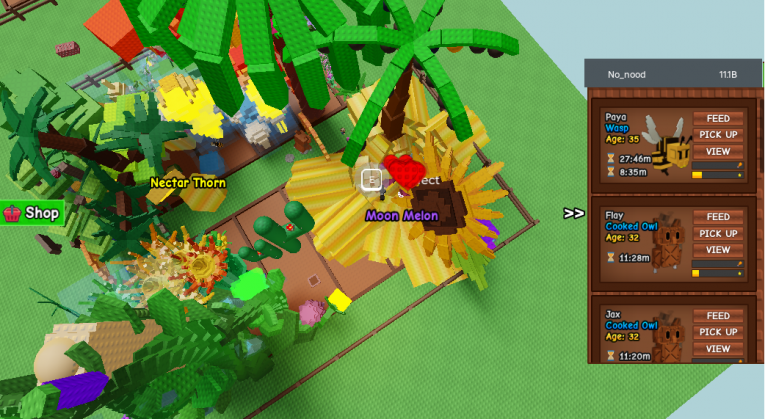Collapse the pet panel with the double arrow

click(574, 213)
